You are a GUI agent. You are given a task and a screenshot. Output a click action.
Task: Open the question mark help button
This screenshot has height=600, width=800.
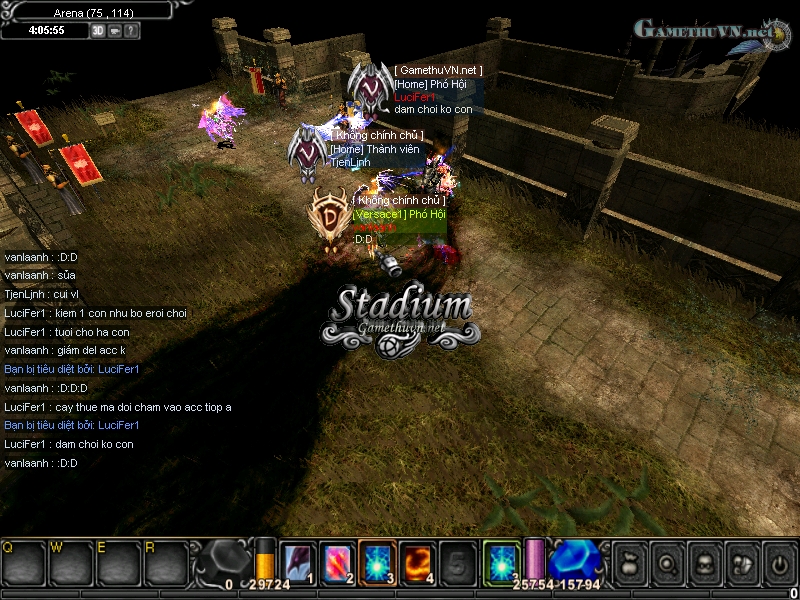pyautogui.click(x=131, y=31)
